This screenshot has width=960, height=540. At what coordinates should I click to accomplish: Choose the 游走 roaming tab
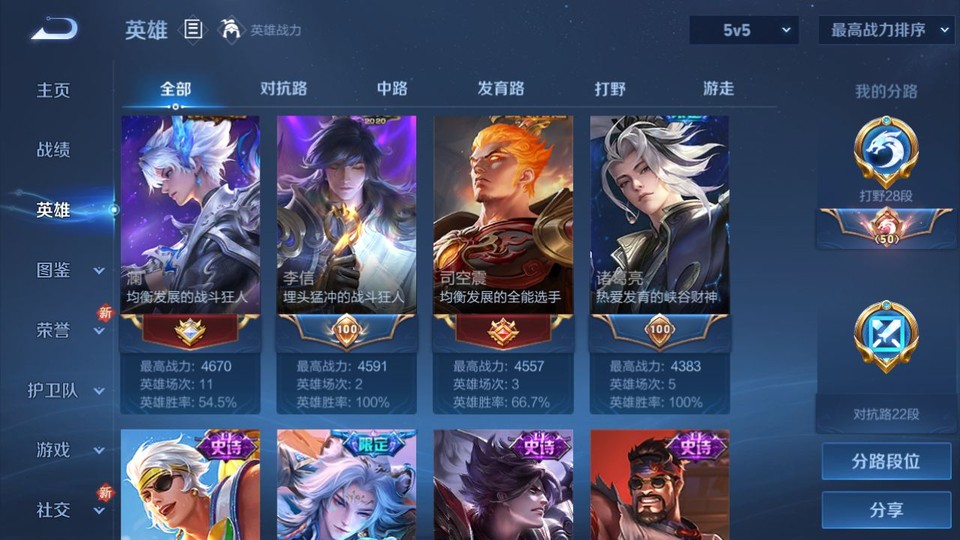point(718,89)
